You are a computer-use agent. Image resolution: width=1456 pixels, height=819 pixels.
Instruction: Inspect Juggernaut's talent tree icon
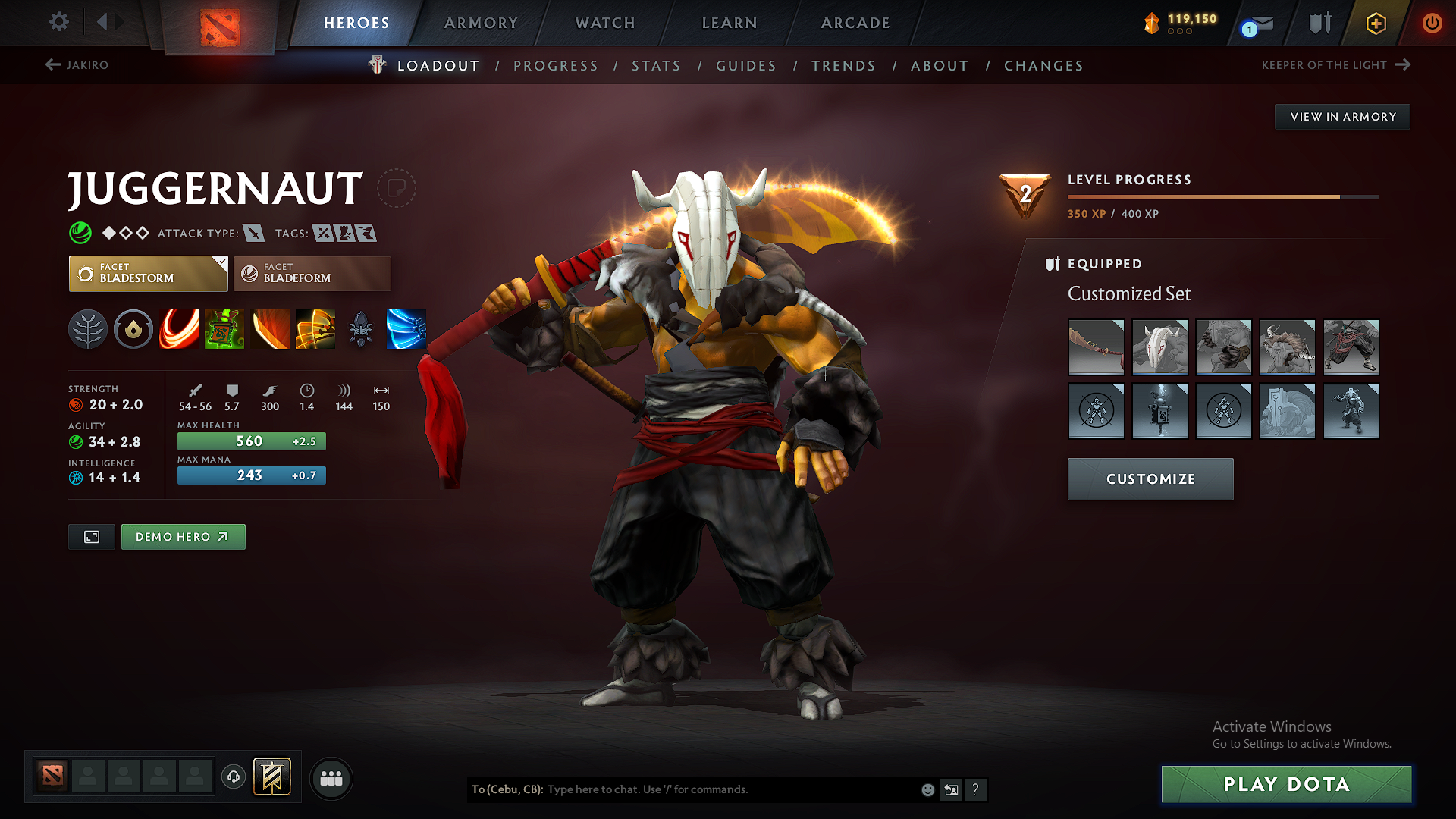pos(88,329)
